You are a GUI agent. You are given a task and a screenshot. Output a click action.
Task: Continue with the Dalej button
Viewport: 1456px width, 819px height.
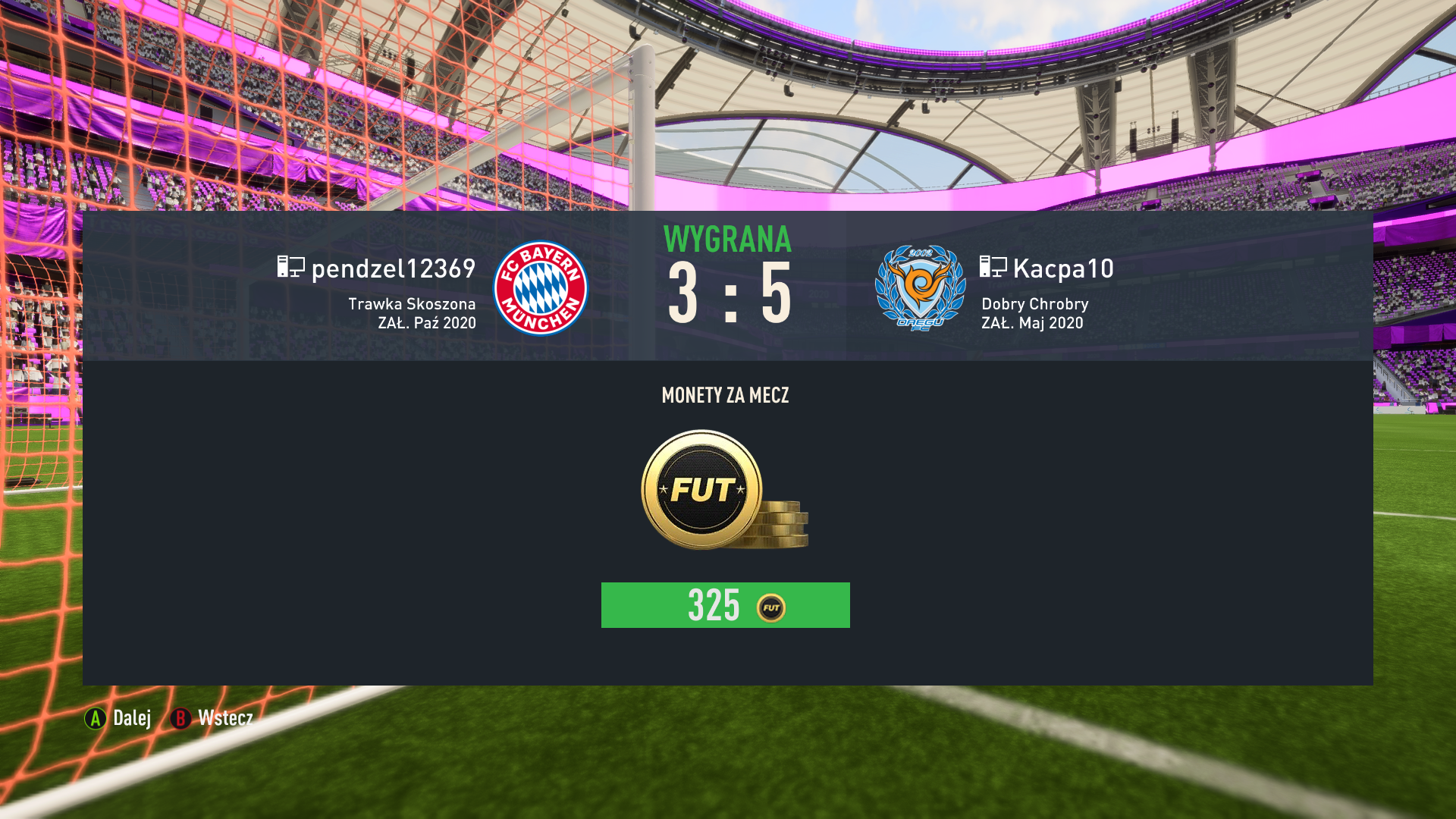[x=118, y=718]
